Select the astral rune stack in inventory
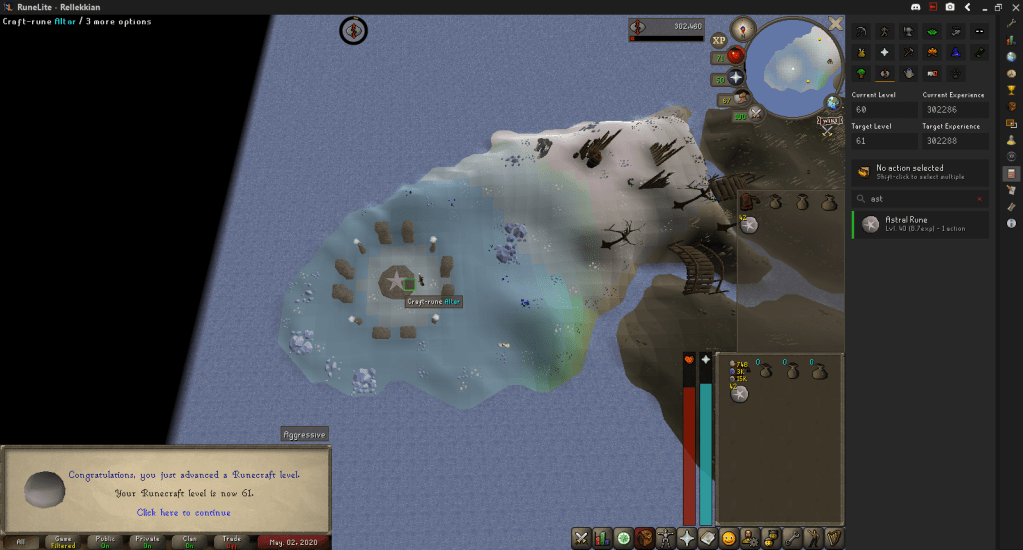Screen dimensions: 1023x550 739,395
